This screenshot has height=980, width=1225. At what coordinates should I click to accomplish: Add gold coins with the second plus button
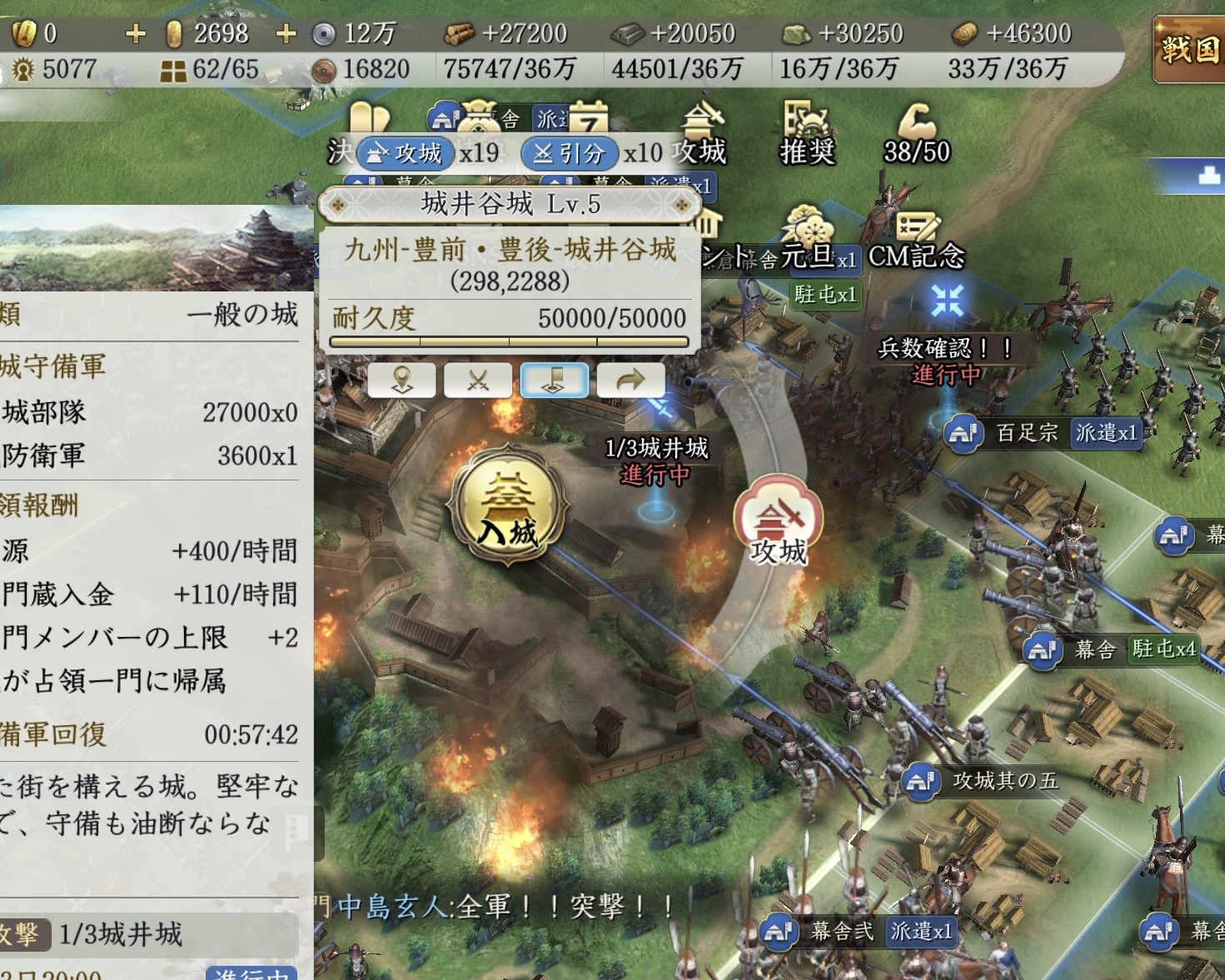286,33
